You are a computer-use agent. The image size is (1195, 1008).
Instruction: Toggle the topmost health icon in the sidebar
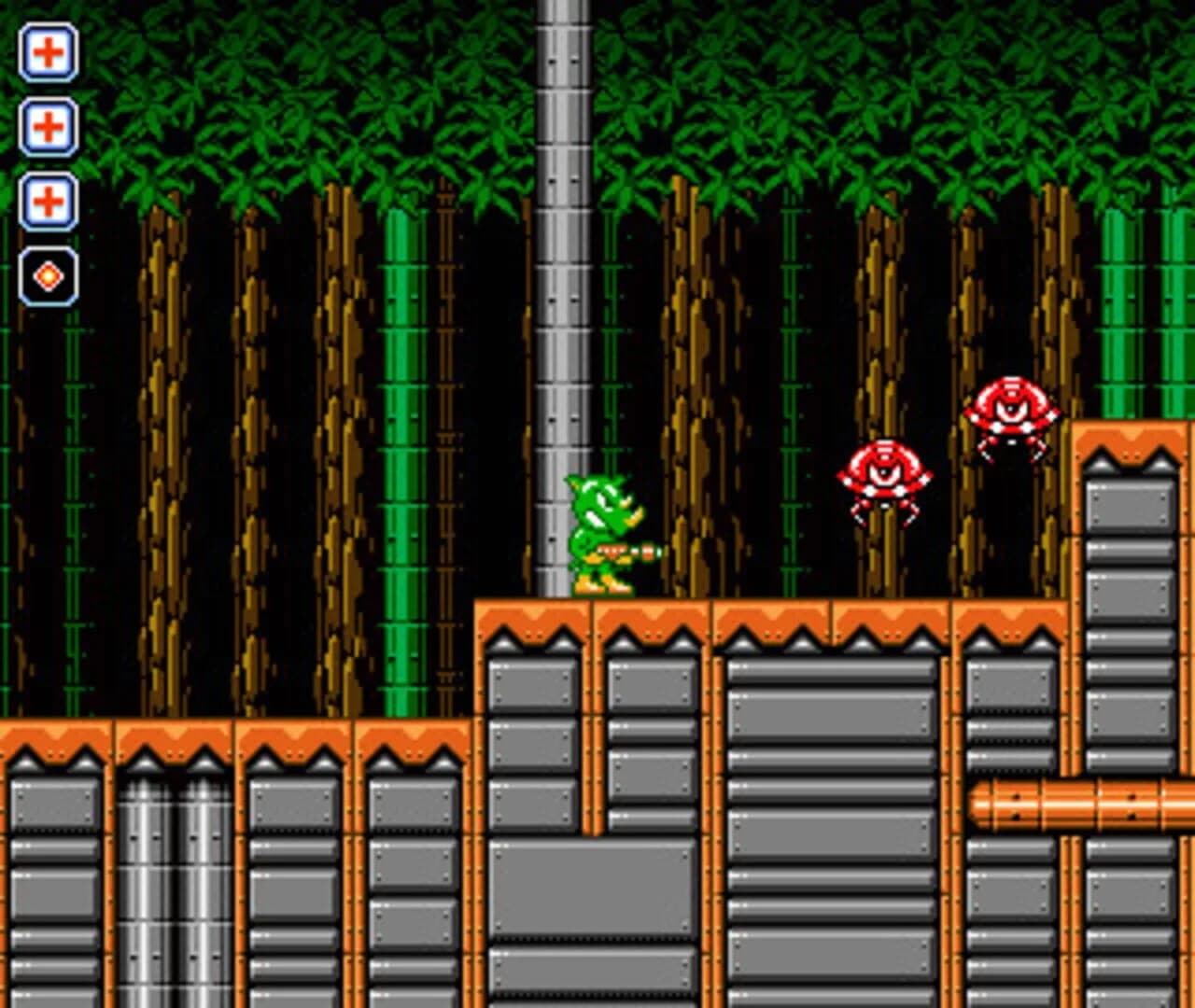(49, 53)
